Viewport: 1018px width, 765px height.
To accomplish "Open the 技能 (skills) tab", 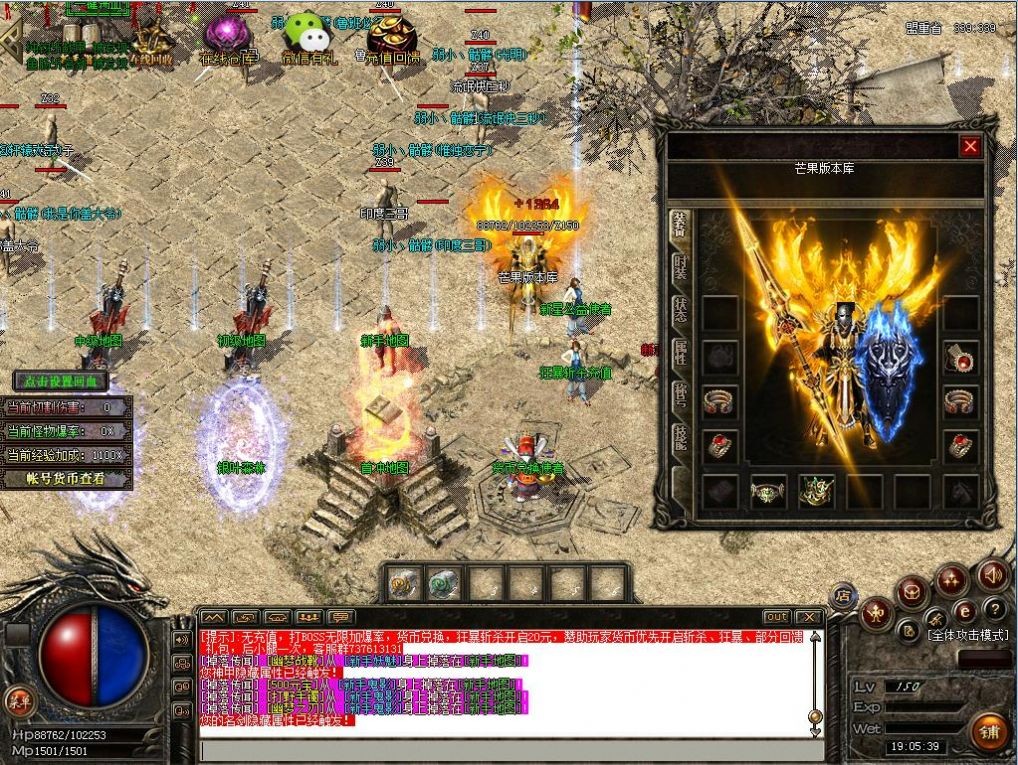I will [x=680, y=438].
